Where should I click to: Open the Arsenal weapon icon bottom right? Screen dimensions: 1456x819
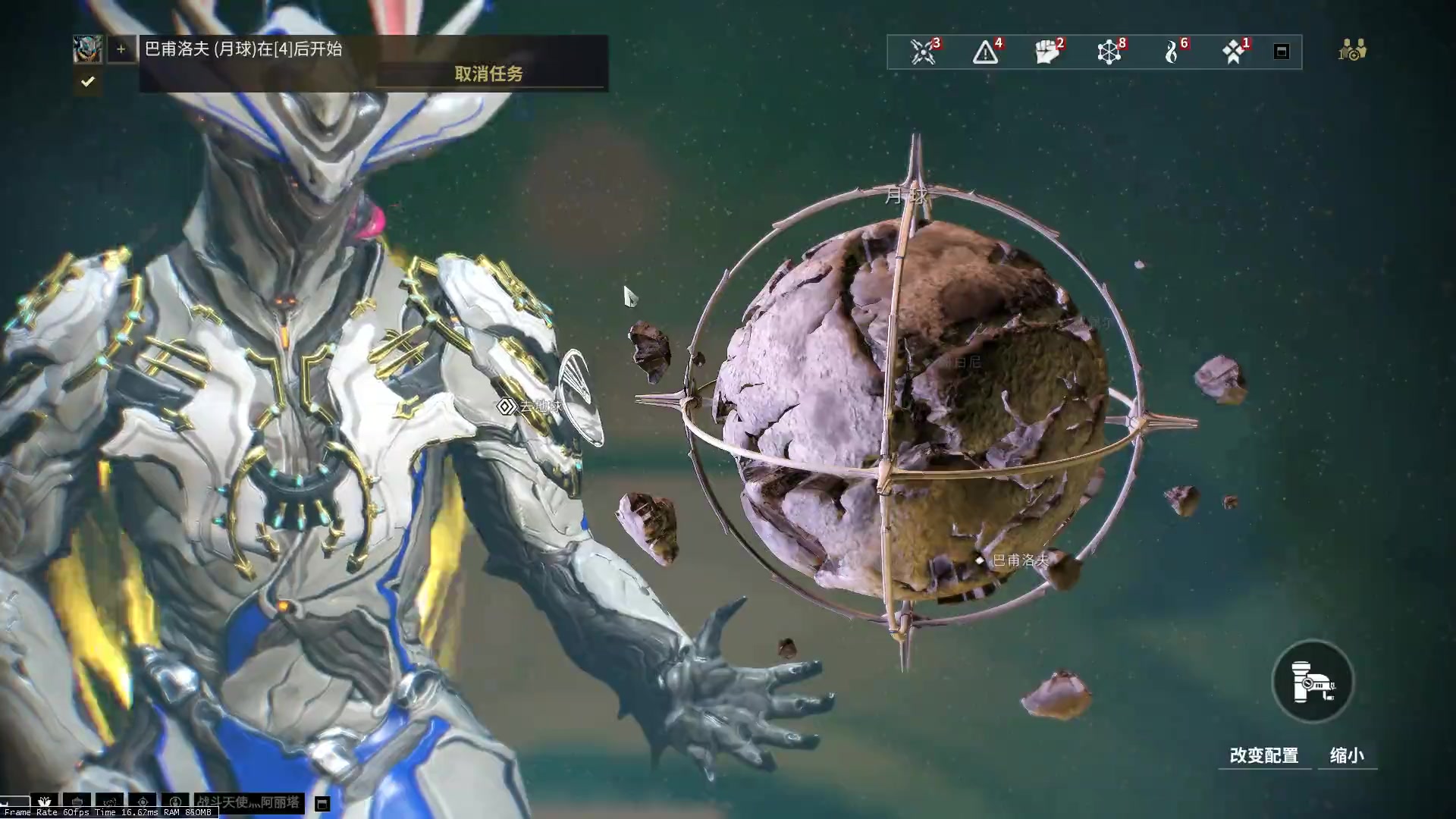[x=1313, y=682]
